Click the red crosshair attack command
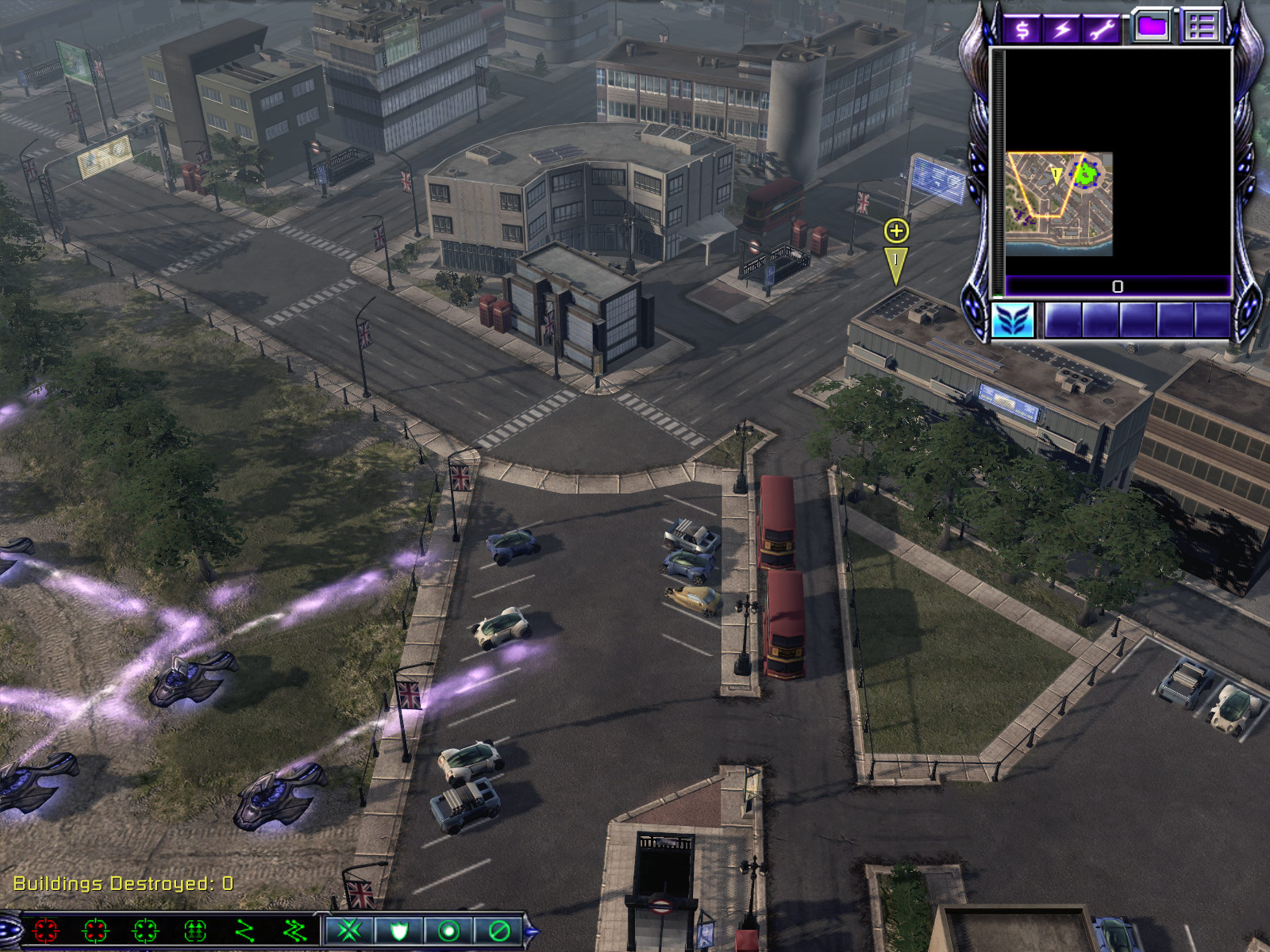Image resolution: width=1270 pixels, height=952 pixels. [45, 930]
